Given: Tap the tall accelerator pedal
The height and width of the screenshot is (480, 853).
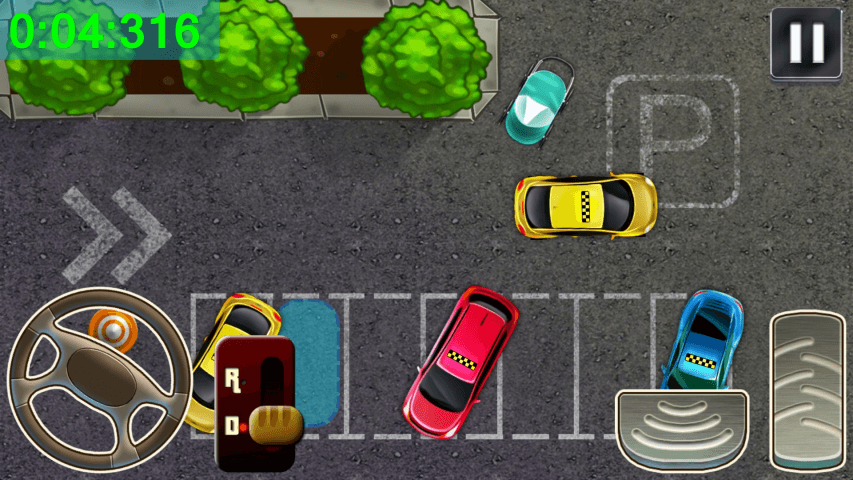Looking at the screenshot, I should pyautogui.click(x=808, y=389).
